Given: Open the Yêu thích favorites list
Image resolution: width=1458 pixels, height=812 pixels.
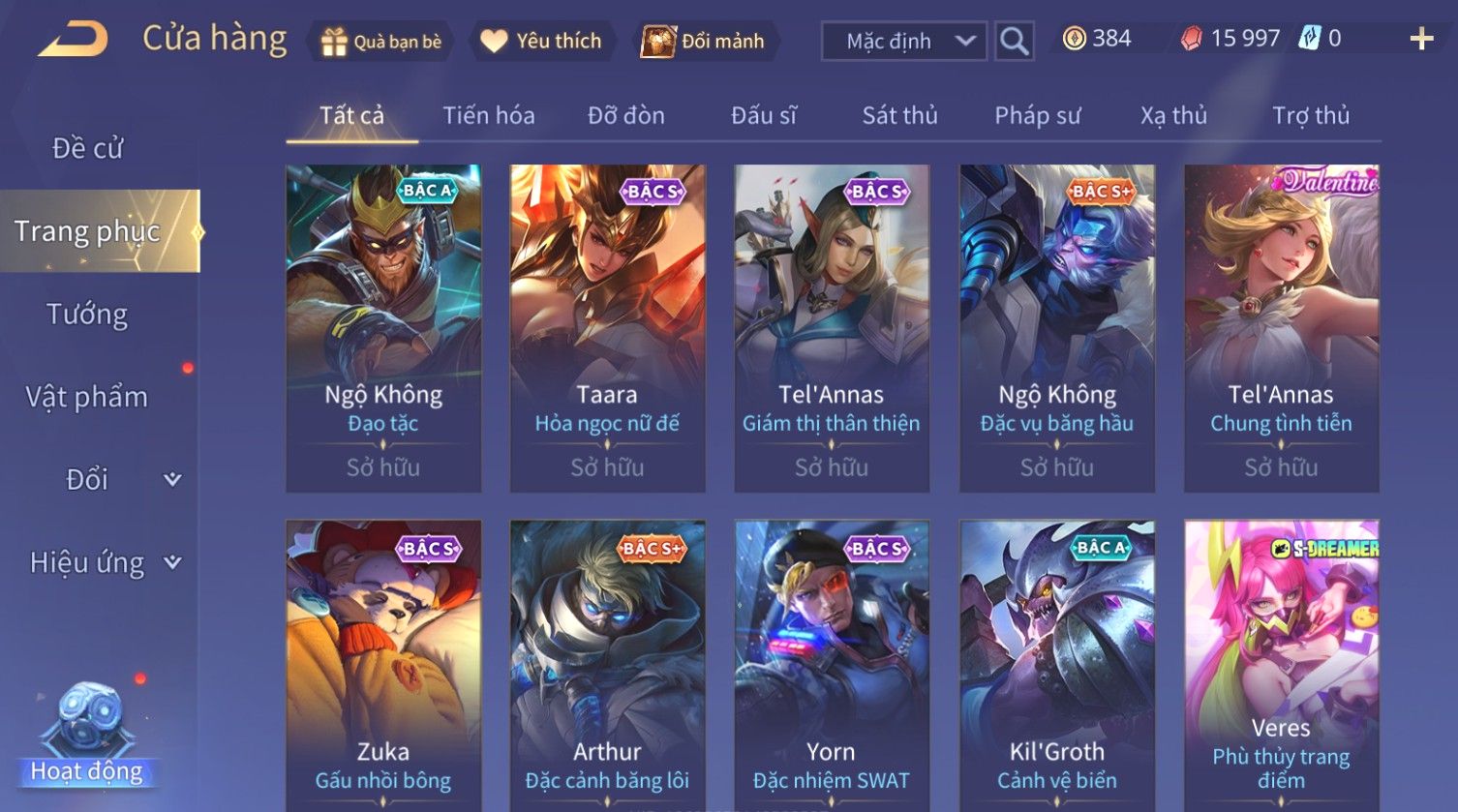Looking at the screenshot, I should pos(541,42).
